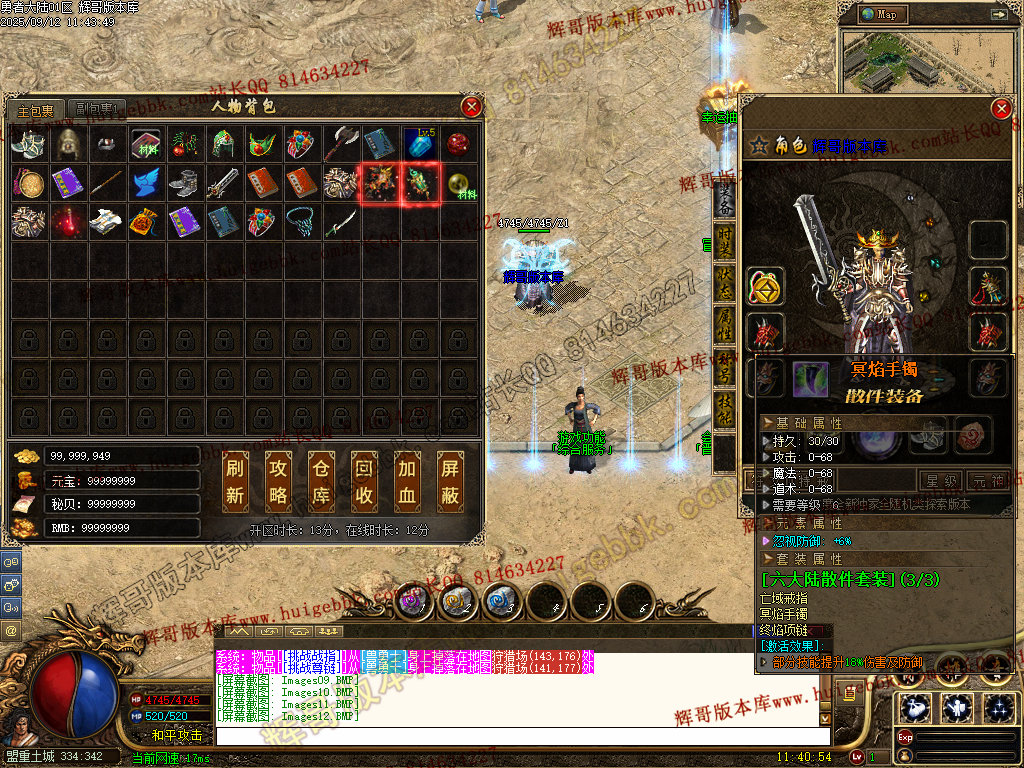
Task: Click the minimap's arrow toggle button
Action: (x=998, y=15)
